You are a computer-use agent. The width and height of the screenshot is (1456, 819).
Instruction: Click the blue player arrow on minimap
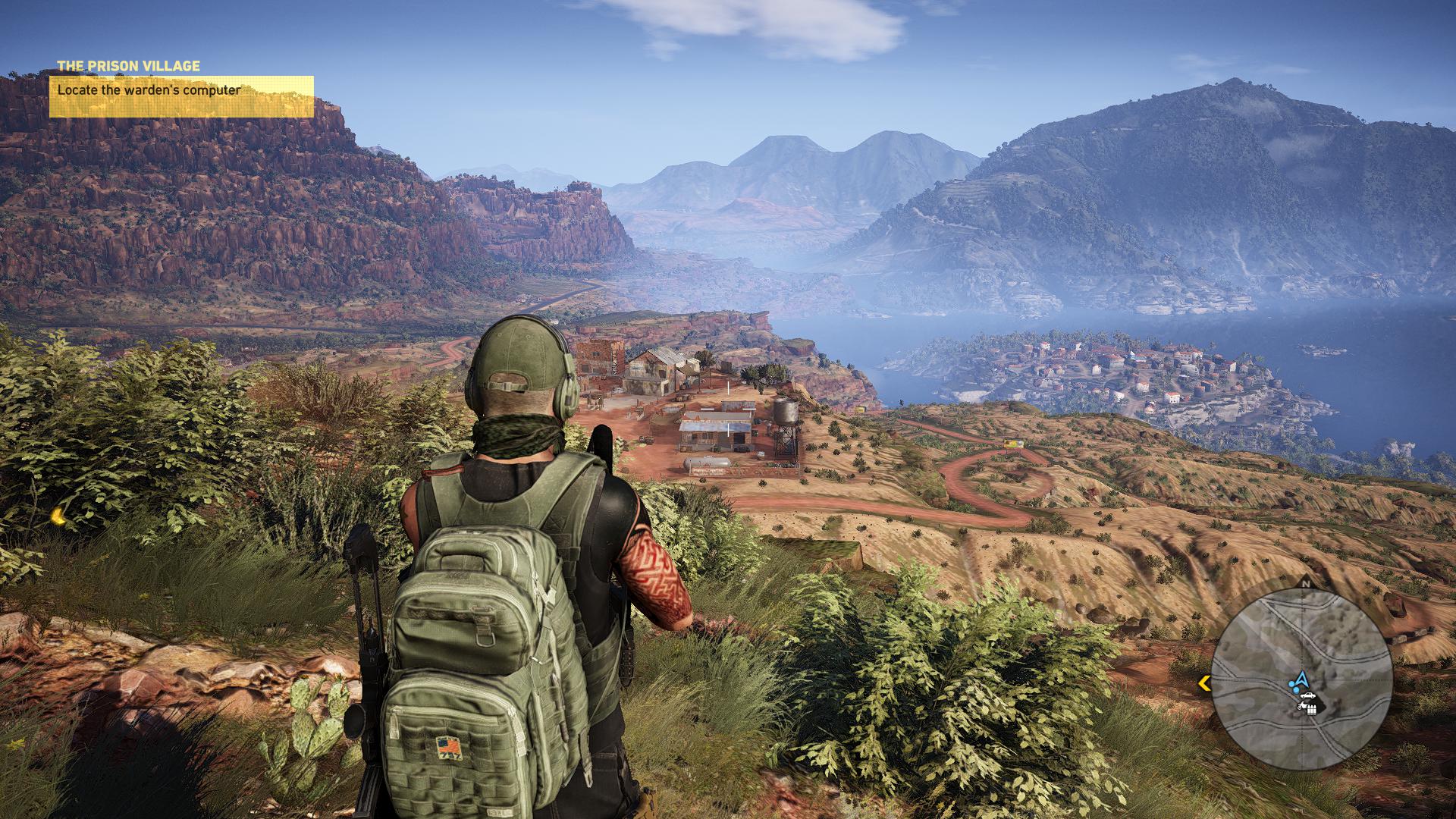(x=1302, y=677)
